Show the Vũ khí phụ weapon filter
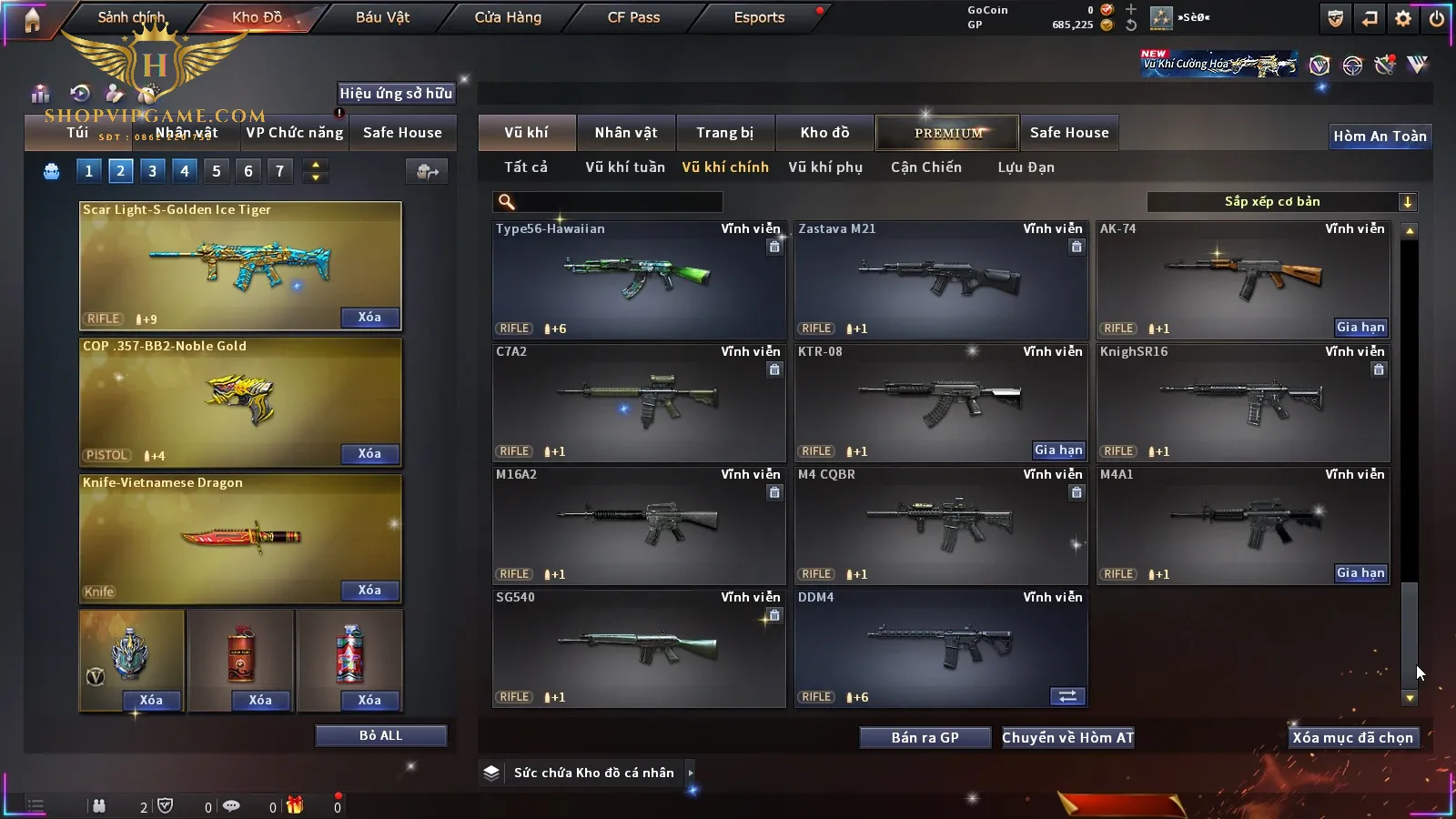This screenshot has width=1456, height=819. [x=824, y=167]
